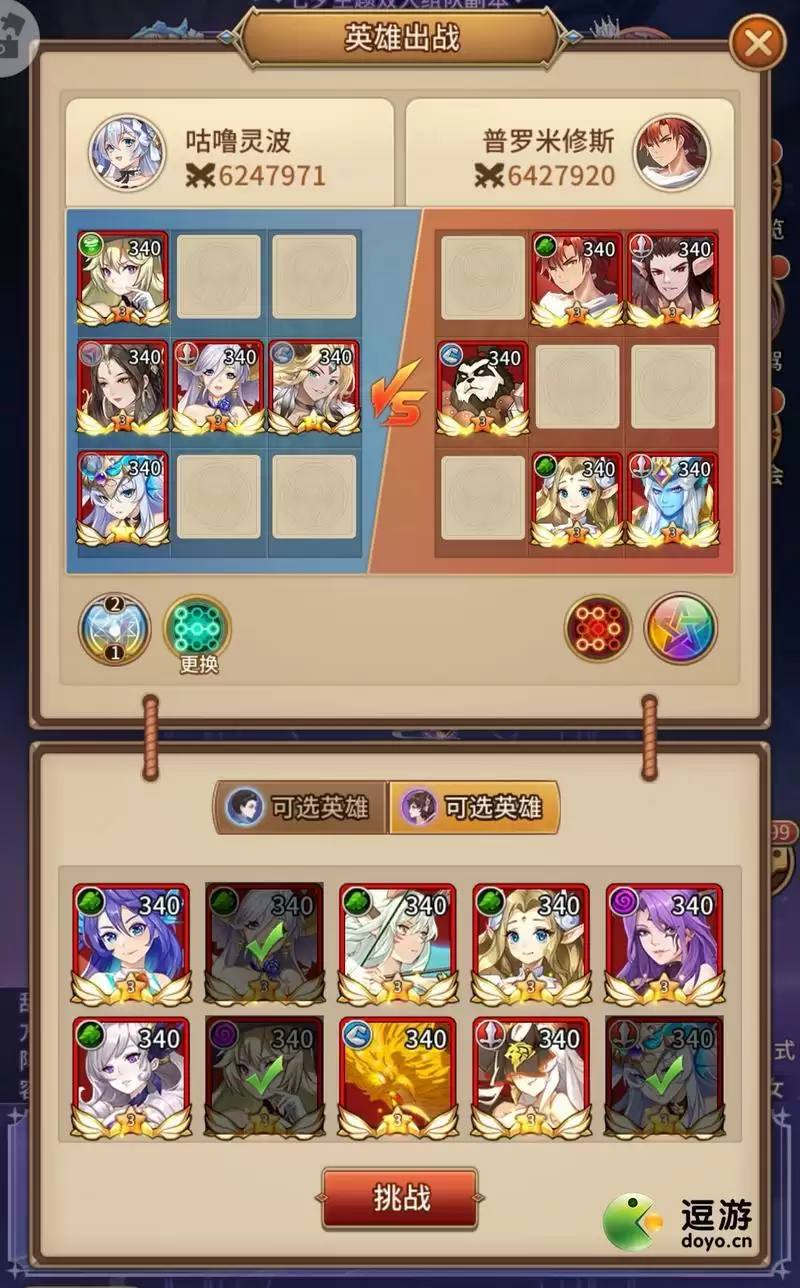Remove the deployed hero in the top-left blue slot
This screenshot has height=1288, width=800.
[x=123, y=279]
